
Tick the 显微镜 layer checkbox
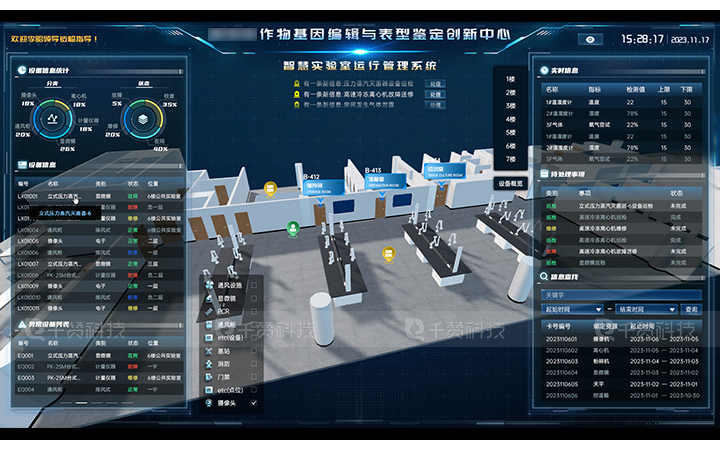pyautogui.click(x=254, y=298)
